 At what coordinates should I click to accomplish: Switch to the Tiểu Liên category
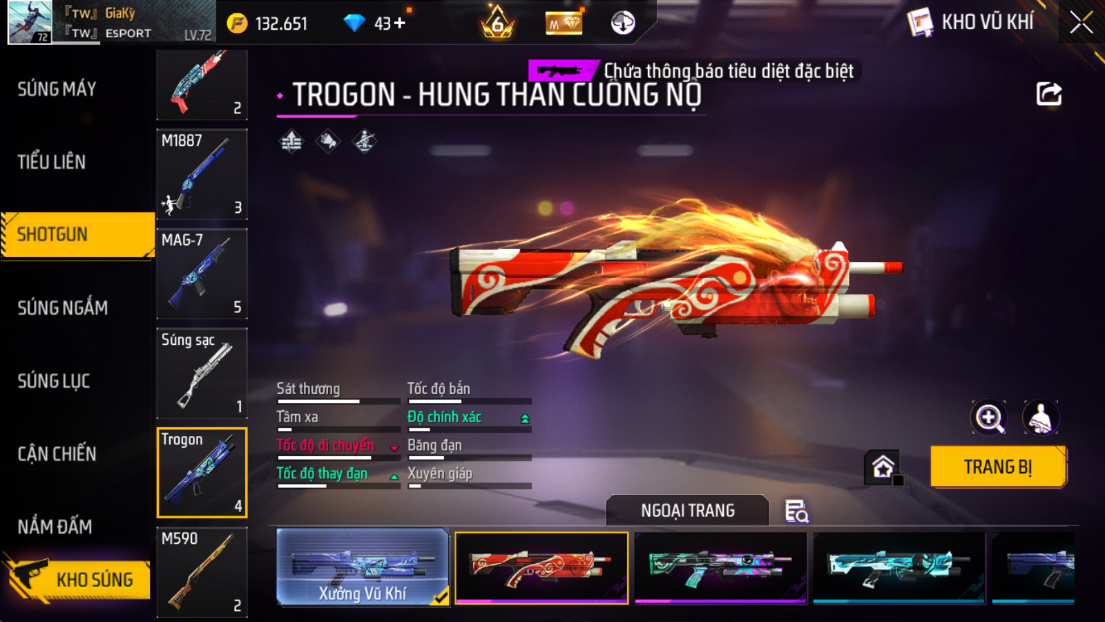[52, 162]
